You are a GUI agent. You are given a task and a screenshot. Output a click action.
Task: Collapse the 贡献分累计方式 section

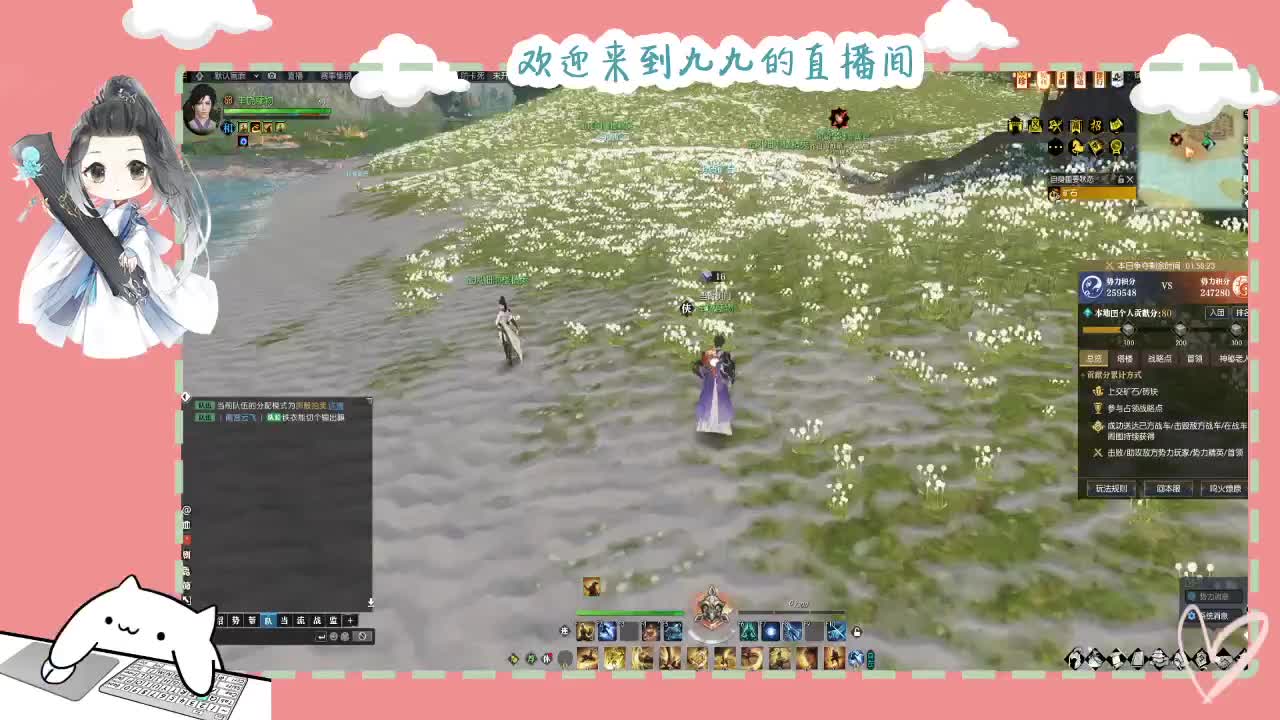coord(1081,374)
